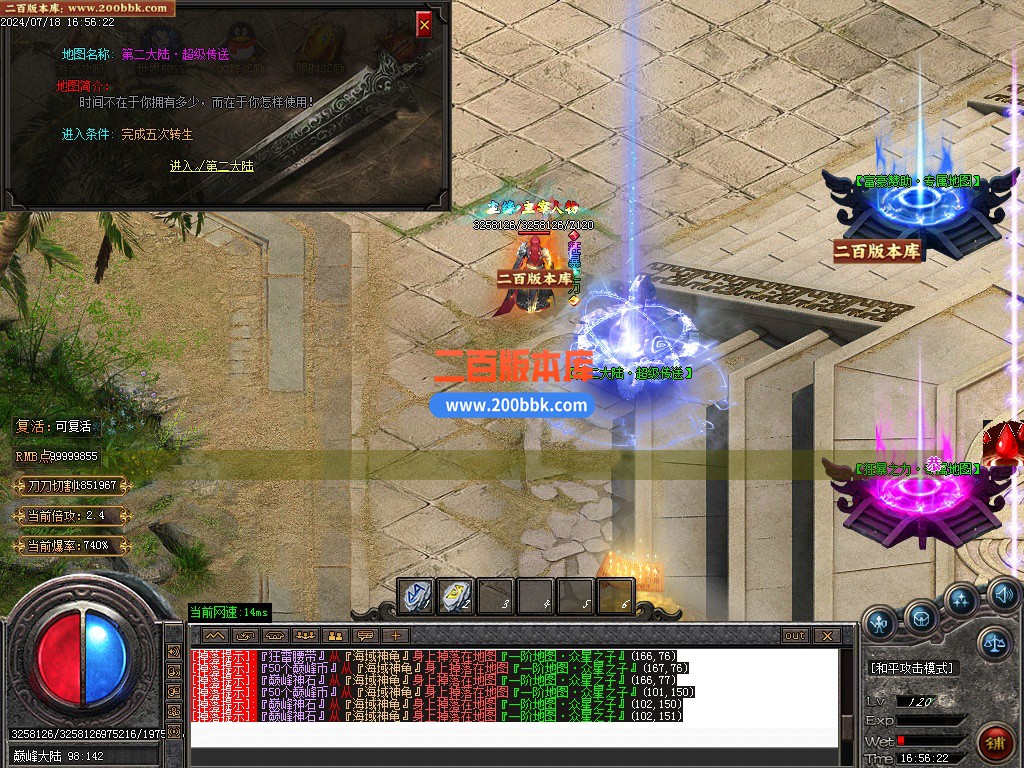Open the character equipment icon
Viewport: 1024px width, 768px height.
coord(880,623)
